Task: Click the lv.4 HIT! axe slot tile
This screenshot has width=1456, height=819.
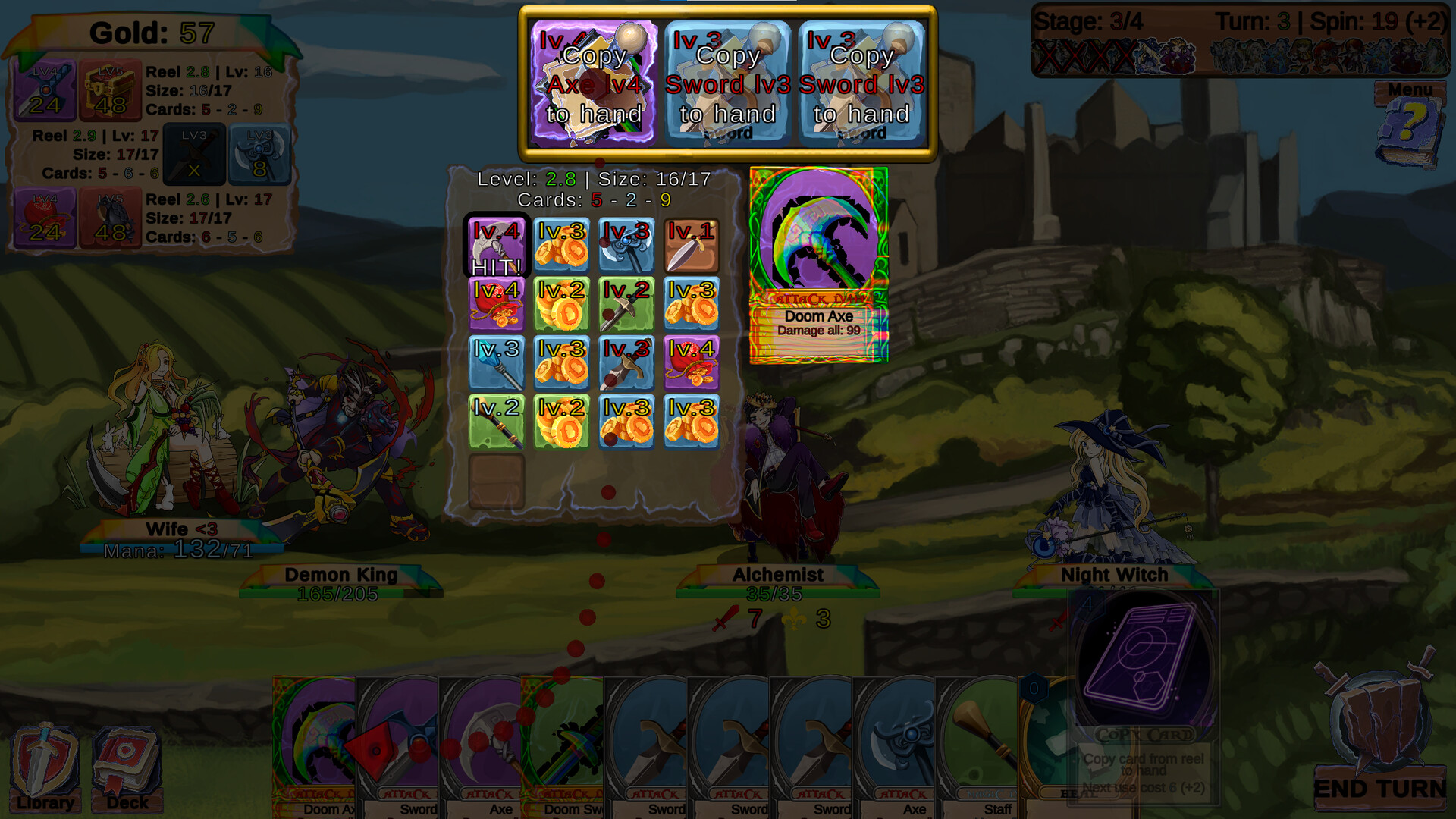Action: tap(497, 246)
